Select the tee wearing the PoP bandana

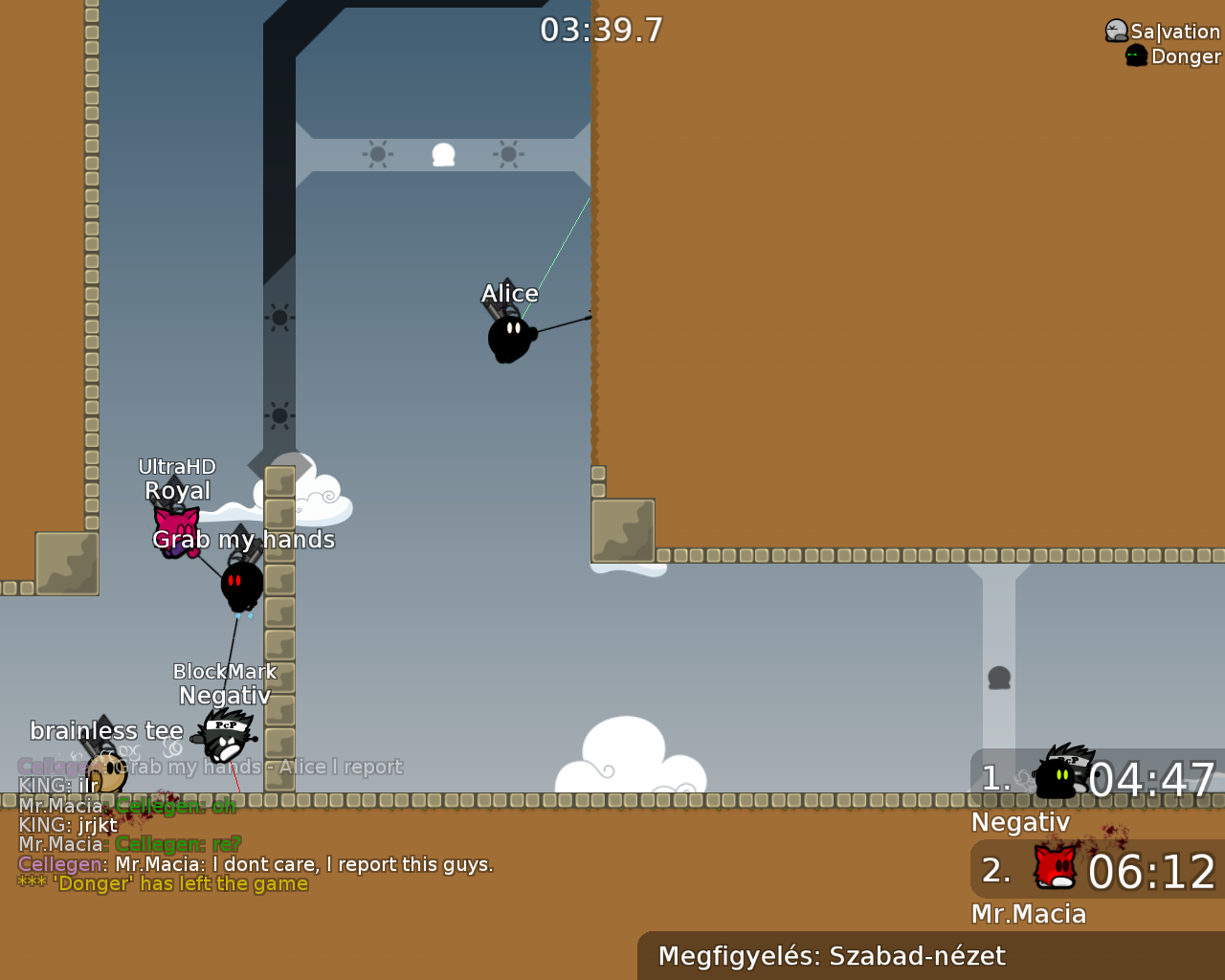click(227, 742)
